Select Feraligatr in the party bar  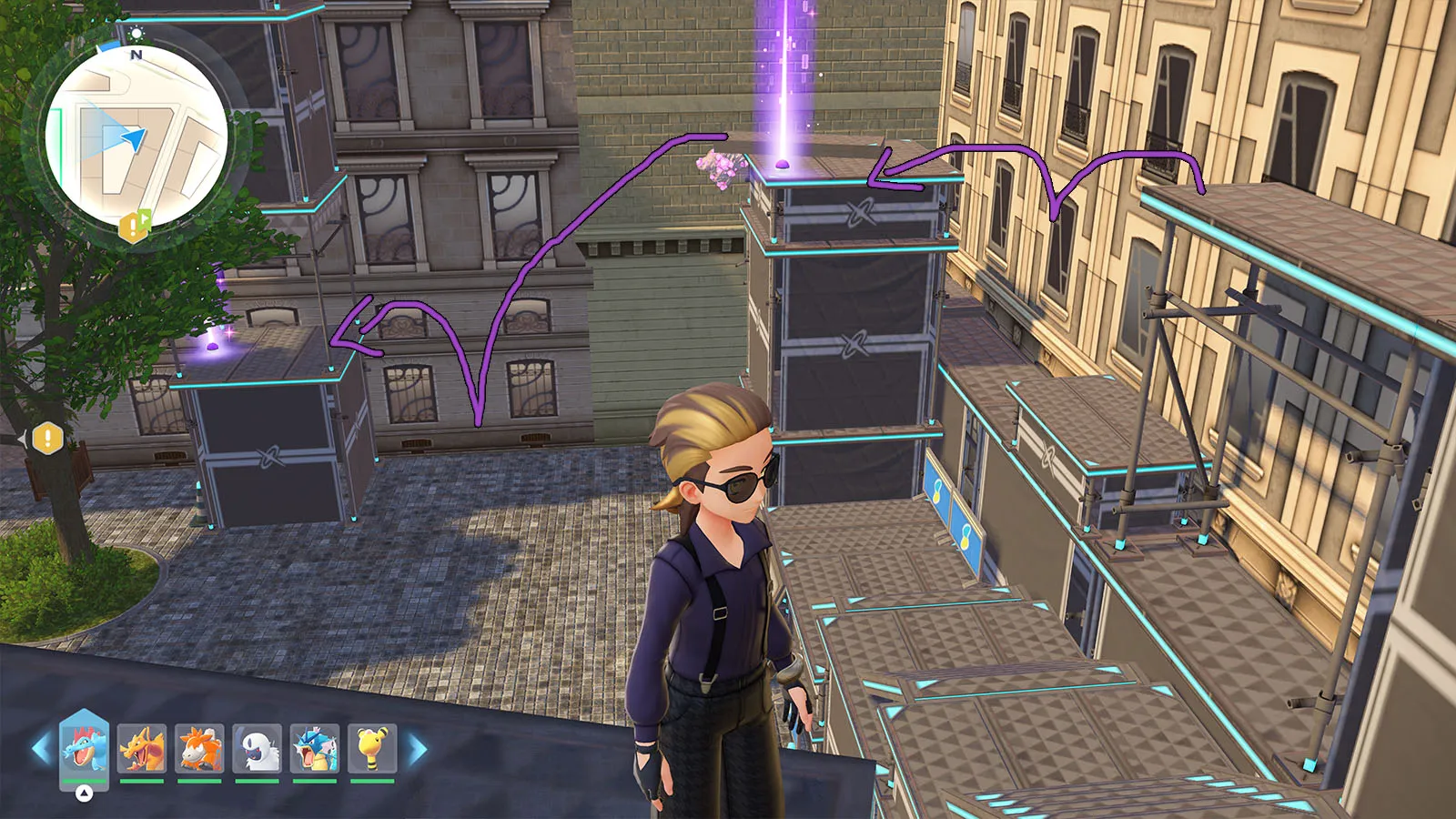(x=84, y=747)
